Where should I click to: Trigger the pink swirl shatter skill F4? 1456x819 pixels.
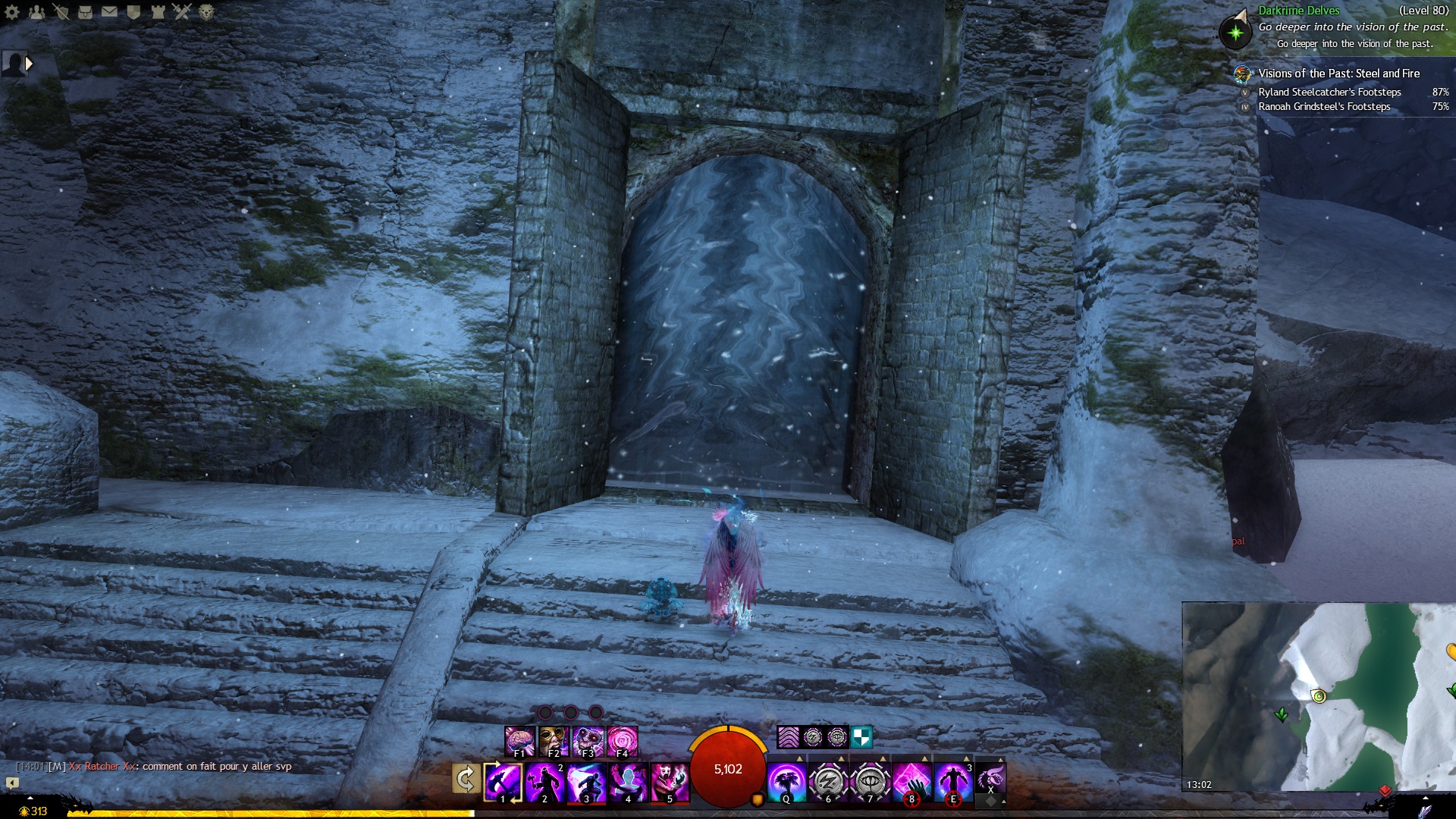[623, 741]
